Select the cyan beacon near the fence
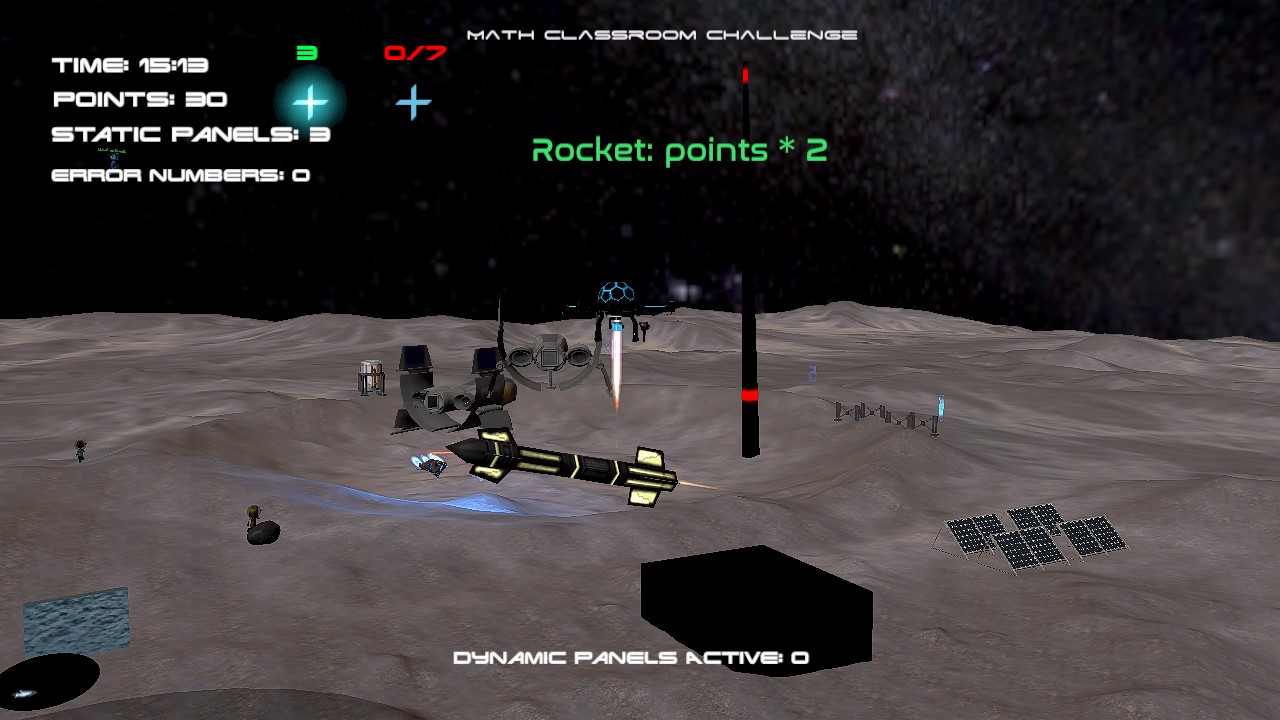 click(941, 408)
